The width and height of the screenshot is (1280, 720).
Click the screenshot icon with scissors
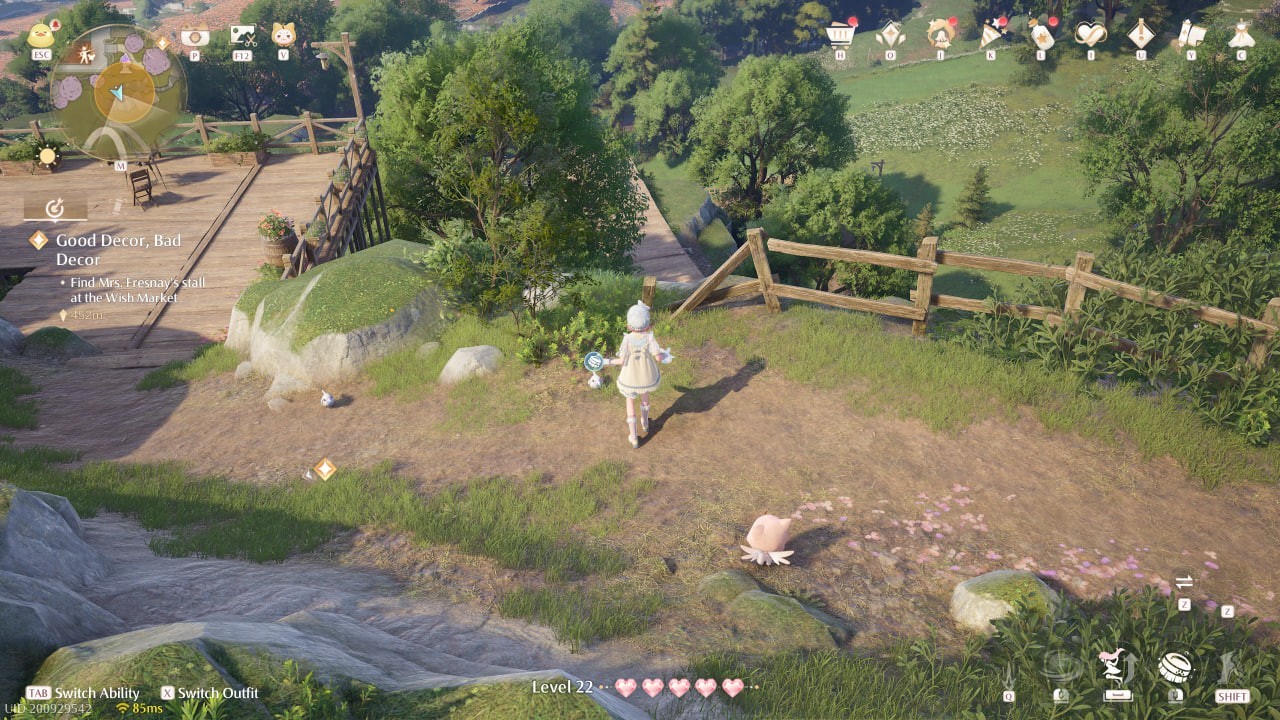click(x=242, y=36)
